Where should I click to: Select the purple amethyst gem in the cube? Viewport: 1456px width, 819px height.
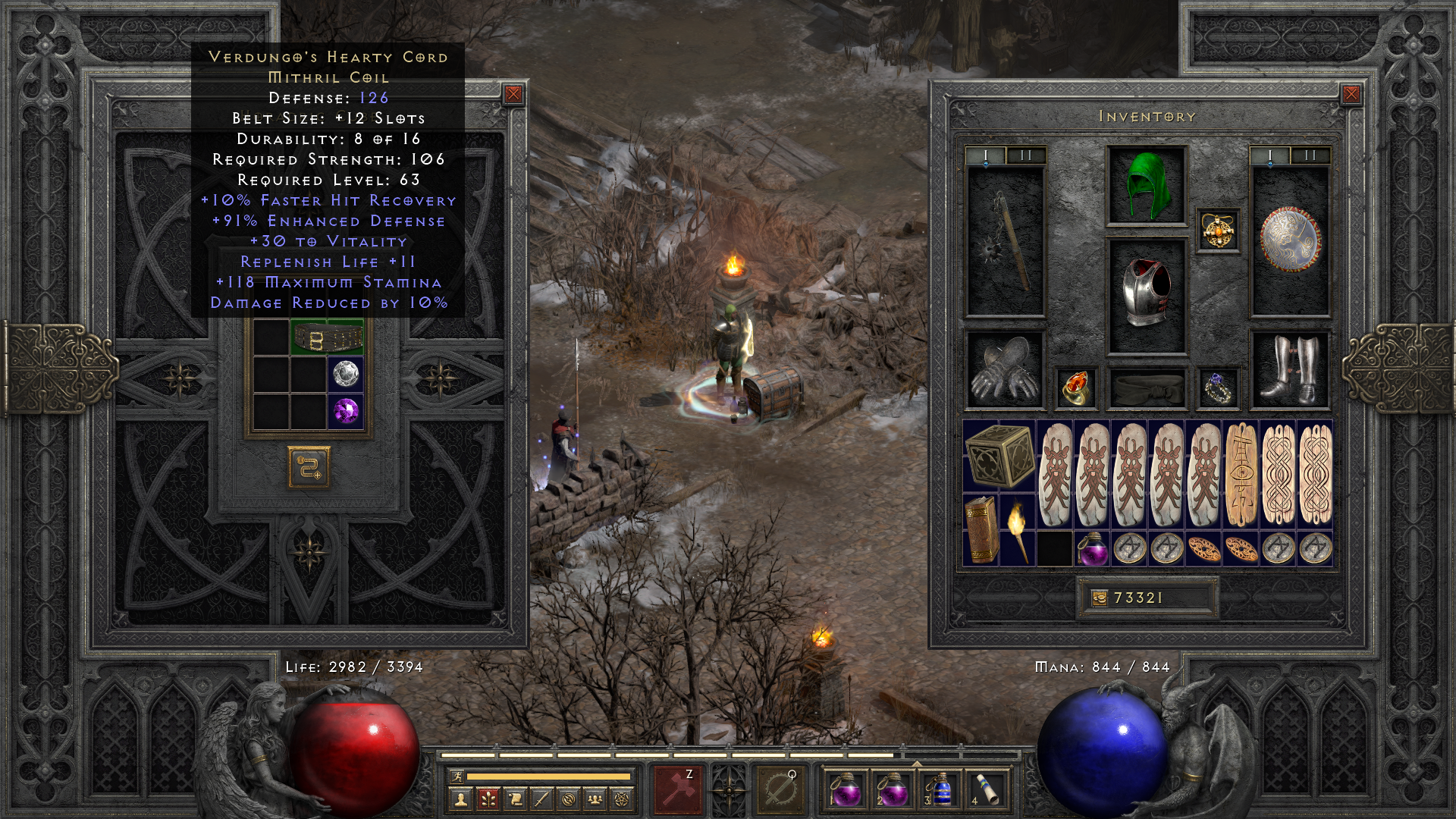tap(346, 412)
